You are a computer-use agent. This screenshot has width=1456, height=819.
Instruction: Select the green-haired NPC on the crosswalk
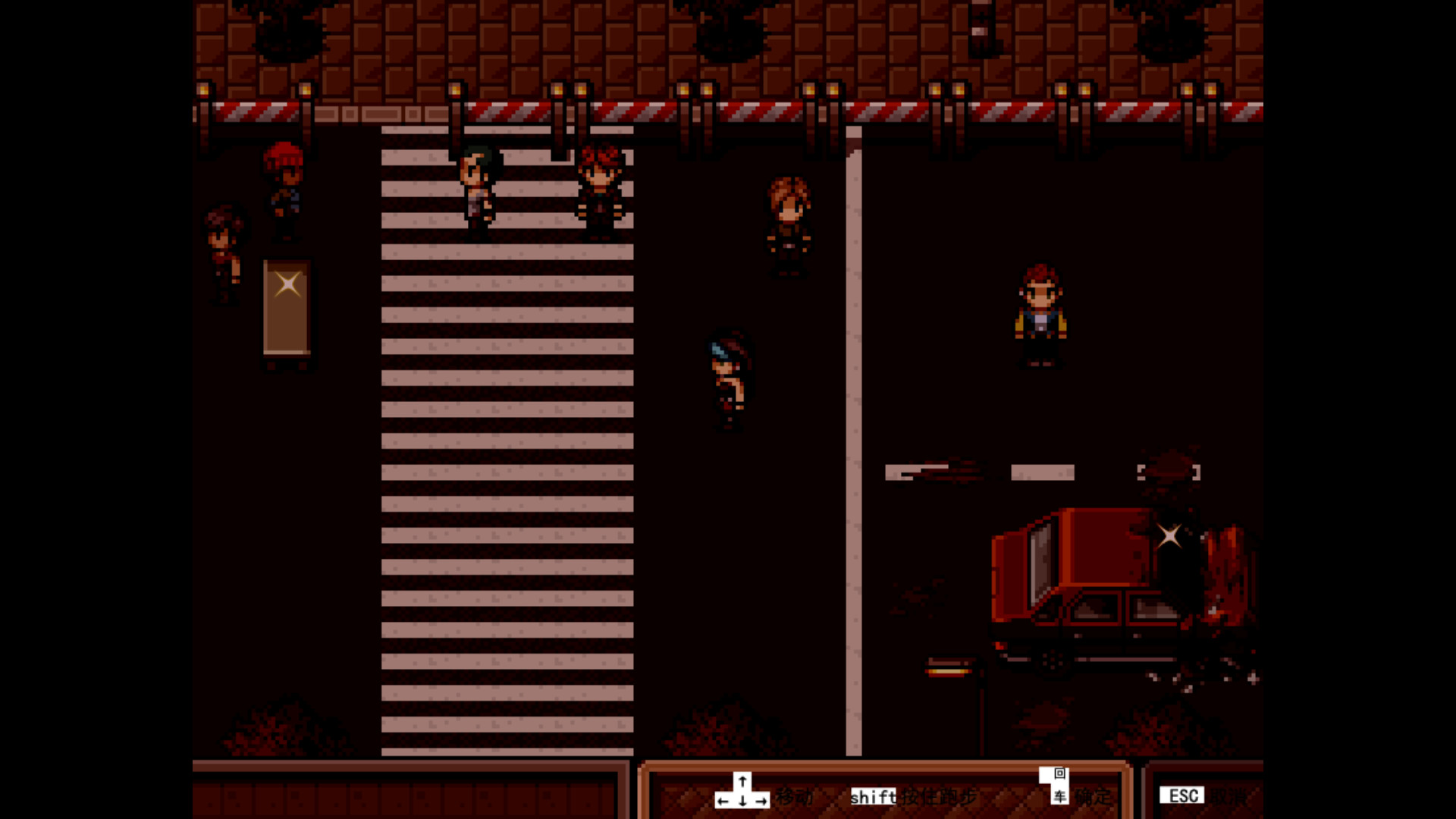click(478, 186)
